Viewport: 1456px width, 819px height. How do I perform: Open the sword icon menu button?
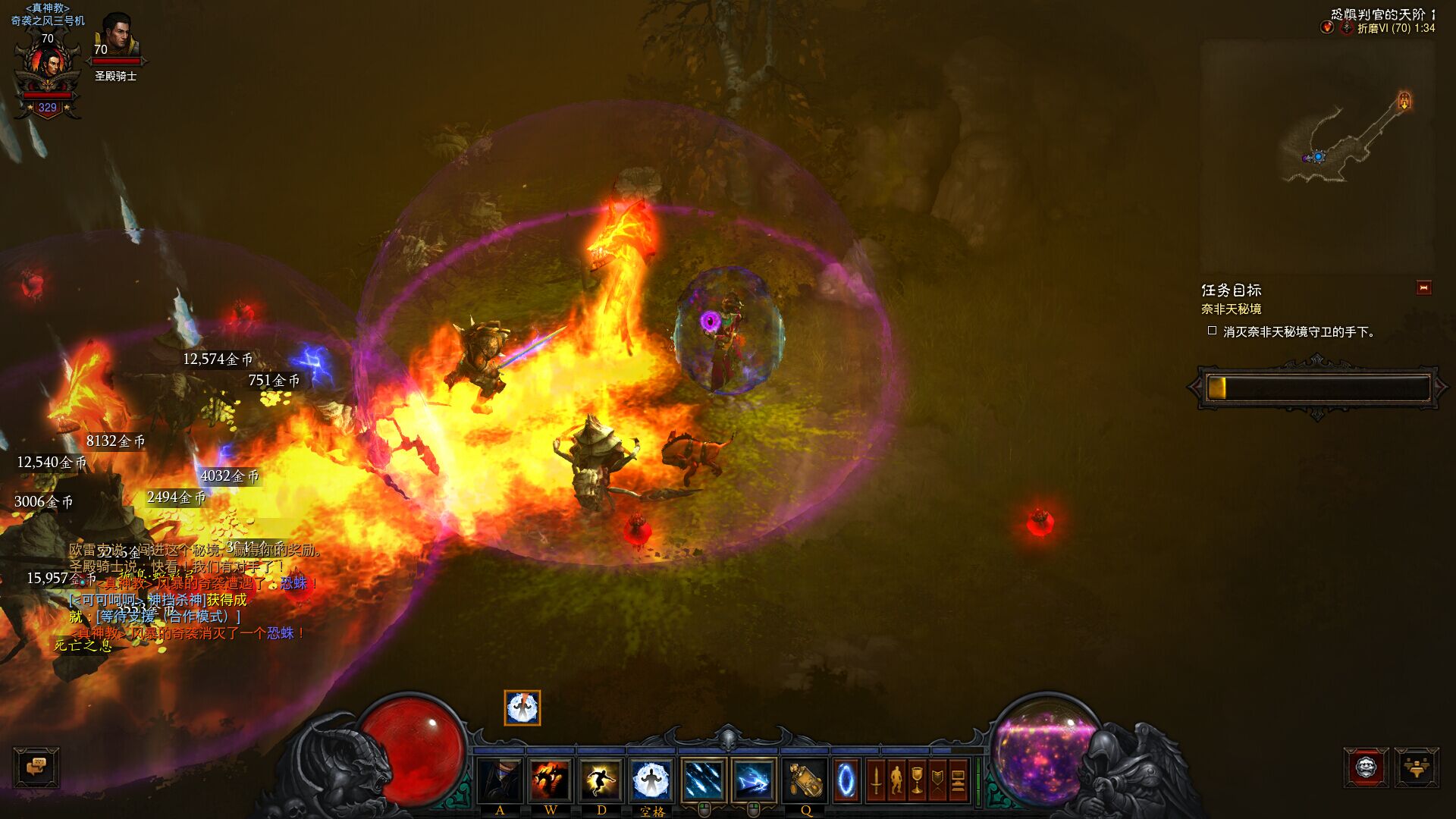876,780
